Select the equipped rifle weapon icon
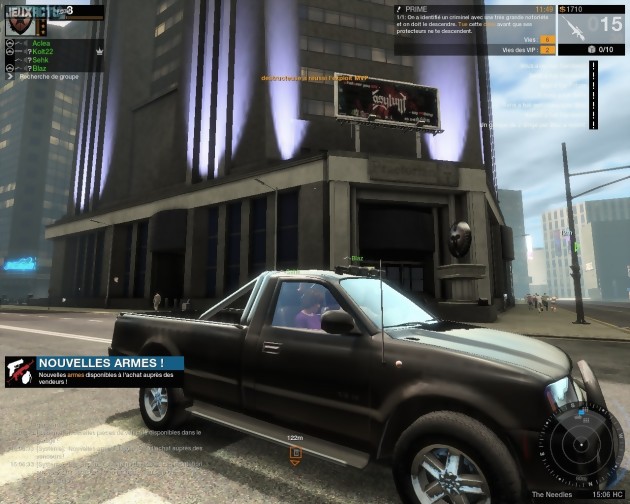This screenshot has height=504, width=630. 574,27
